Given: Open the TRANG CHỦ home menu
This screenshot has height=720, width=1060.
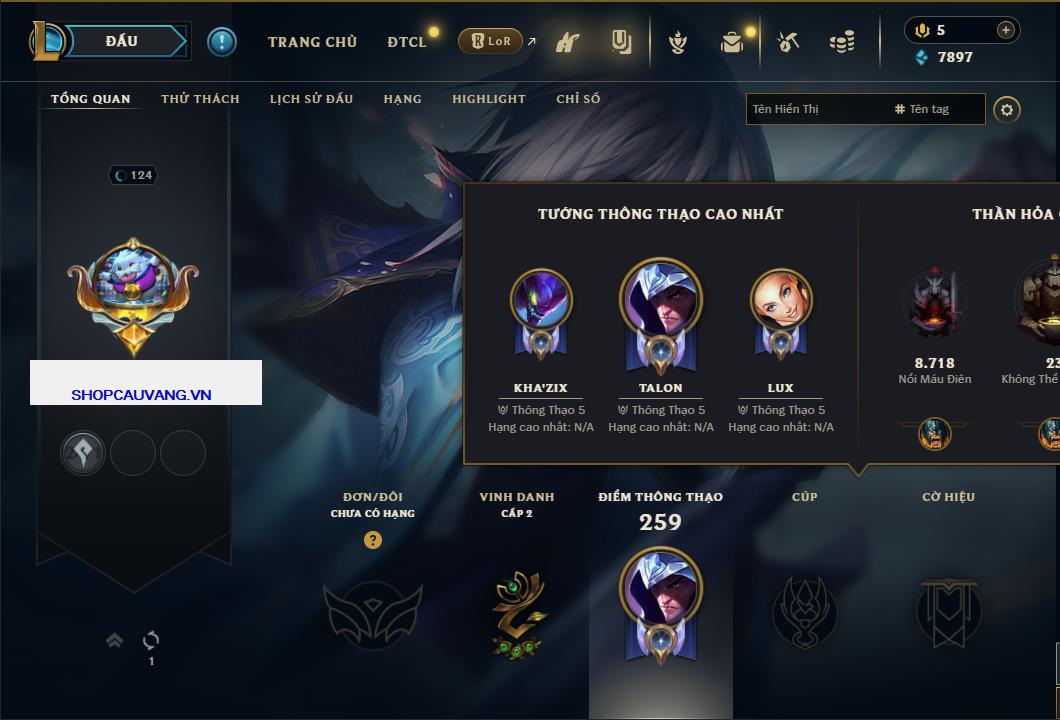Looking at the screenshot, I should click(312, 42).
